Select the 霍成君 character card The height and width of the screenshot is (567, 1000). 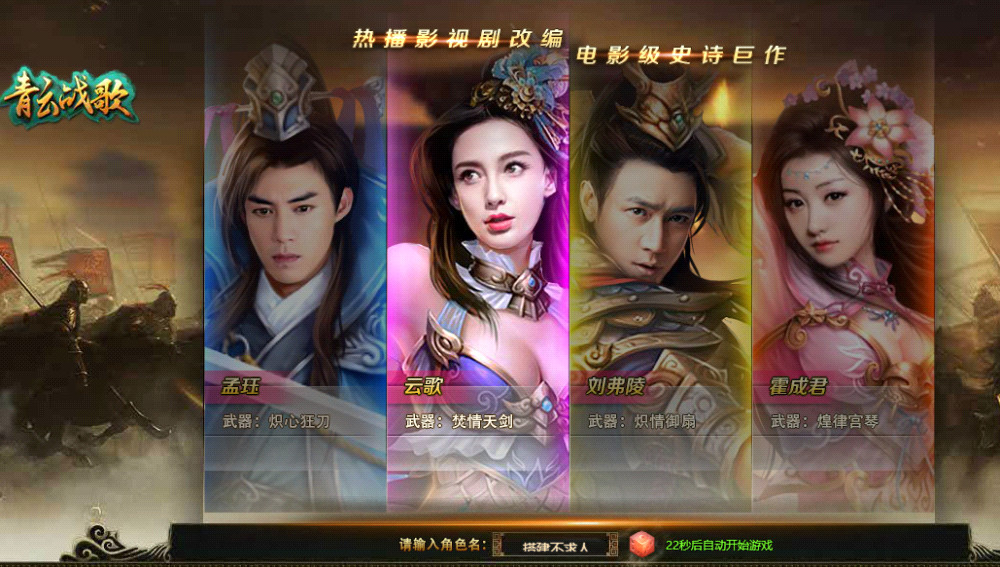click(x=843, y=270)
